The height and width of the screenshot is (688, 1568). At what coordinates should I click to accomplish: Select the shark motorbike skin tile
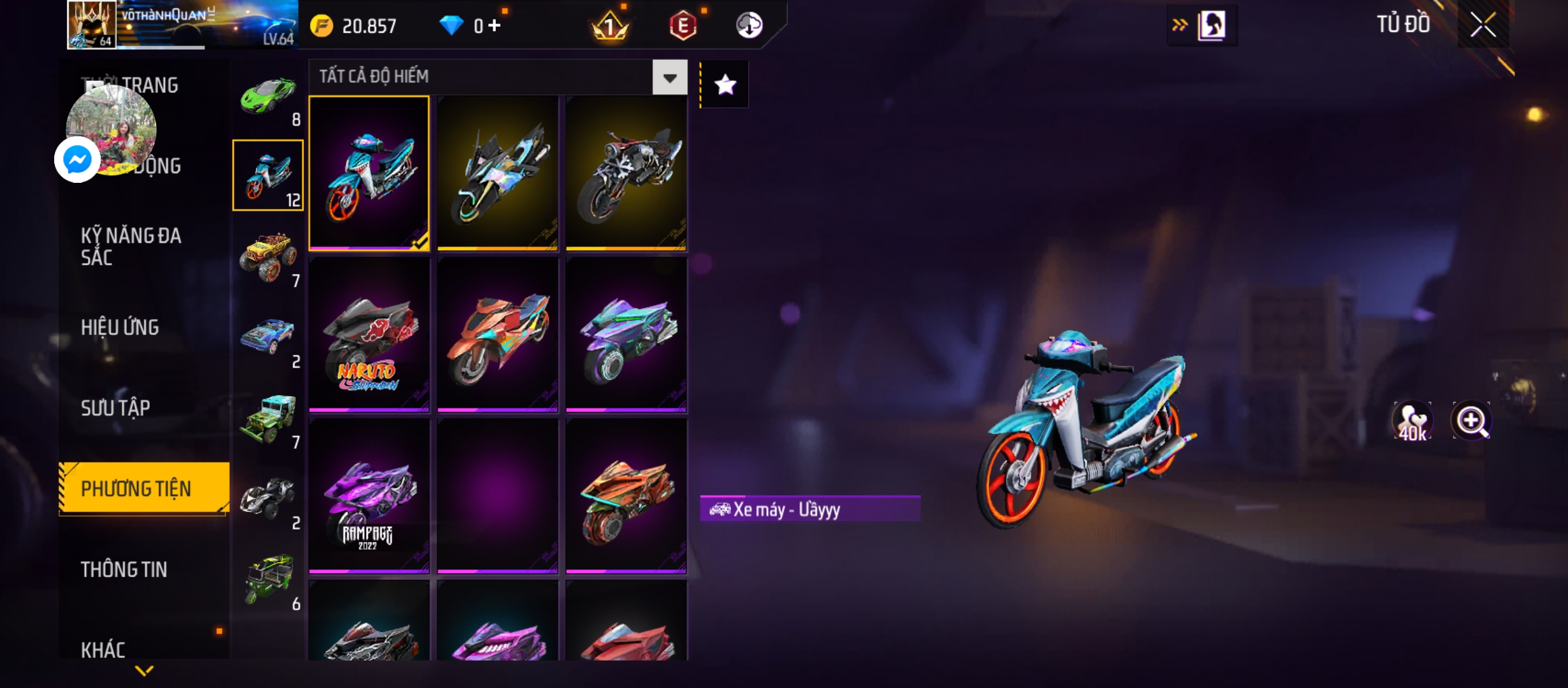pyautogui.click(x=369, y=173)
